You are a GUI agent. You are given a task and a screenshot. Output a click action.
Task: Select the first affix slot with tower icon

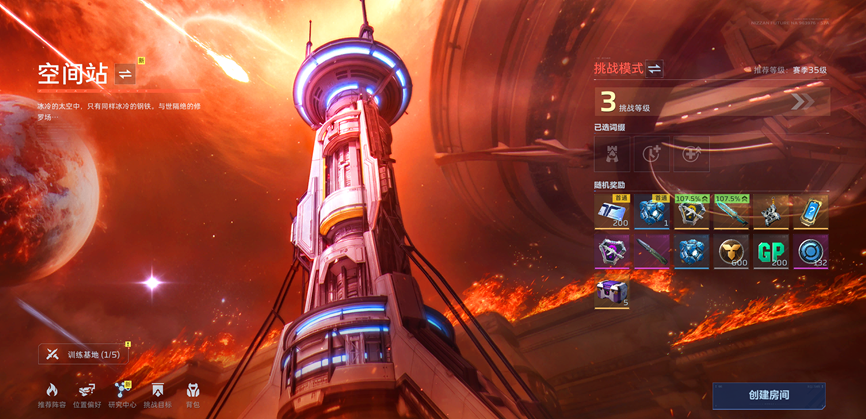click(612, 154)
